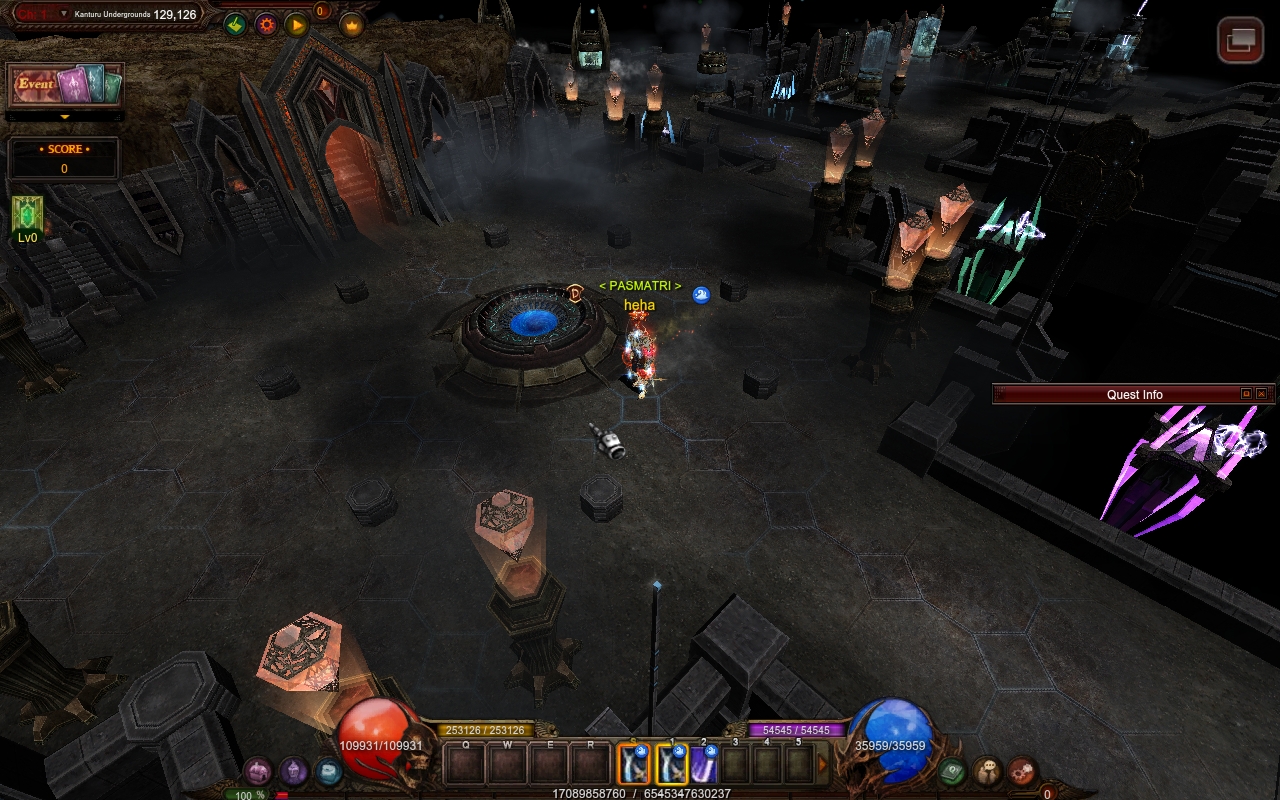This screenshot has height=800, width=1280.
Task: Minimize the Quest Info panel
Action: (x=1246, y=394)
